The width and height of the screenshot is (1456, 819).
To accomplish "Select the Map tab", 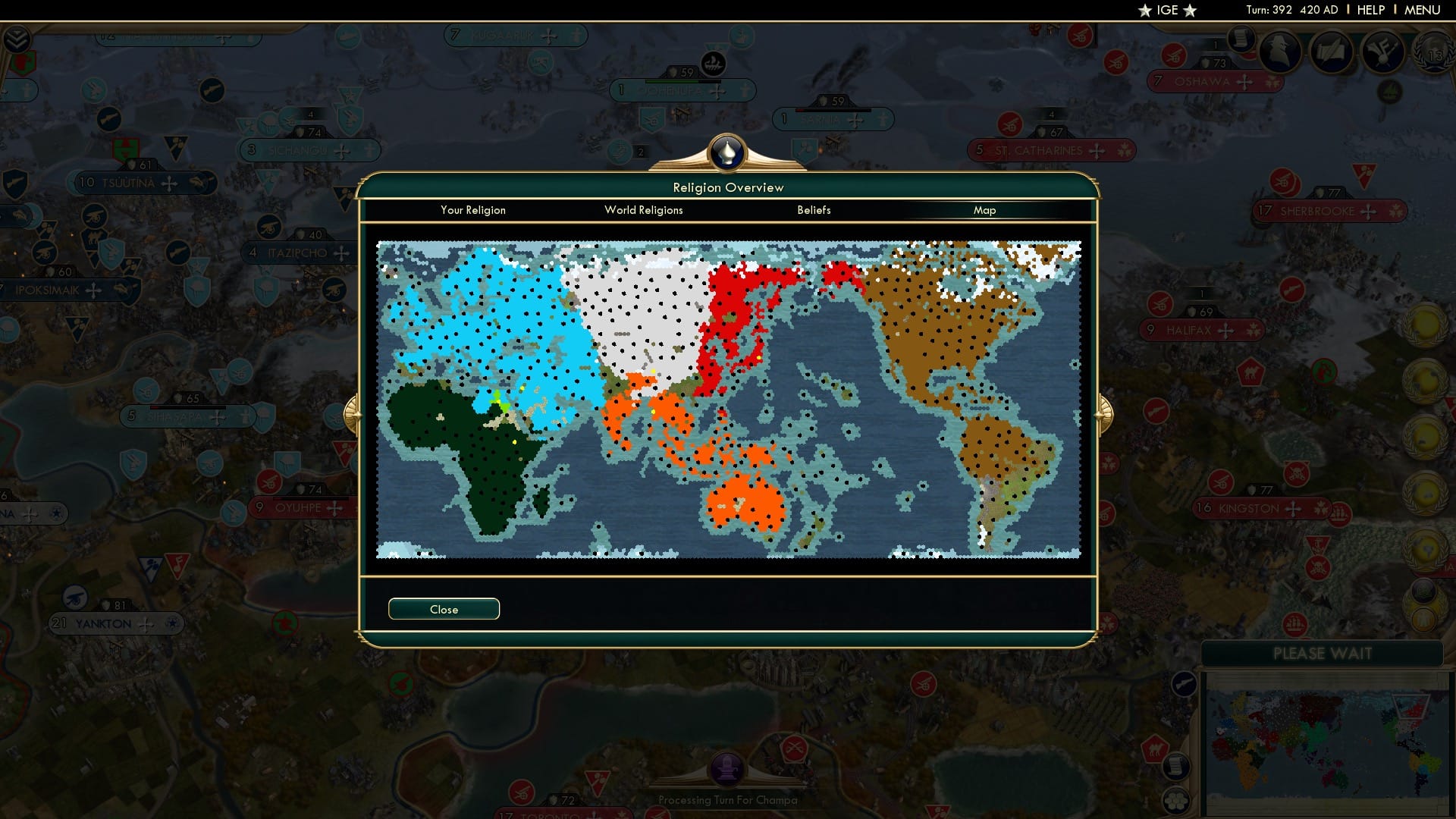I will click(984, 210).
